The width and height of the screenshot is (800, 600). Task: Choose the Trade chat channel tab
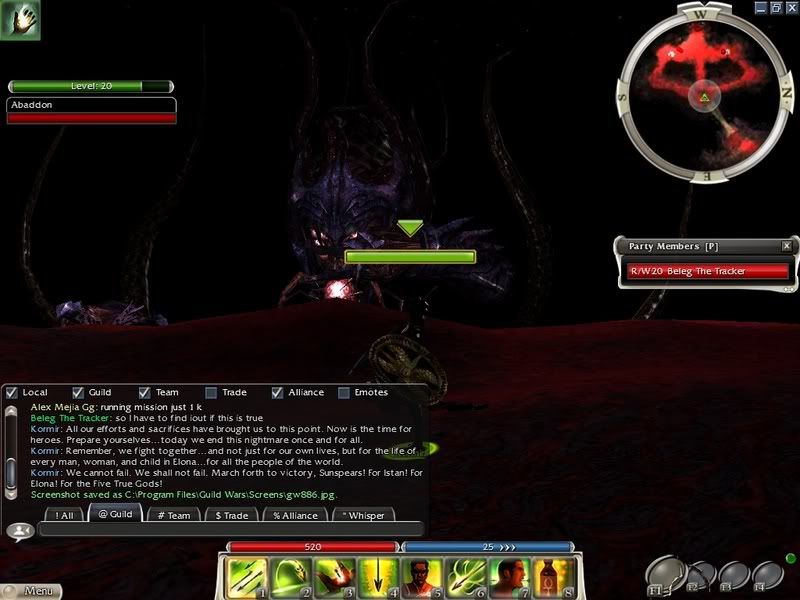(x=232, y=515)
